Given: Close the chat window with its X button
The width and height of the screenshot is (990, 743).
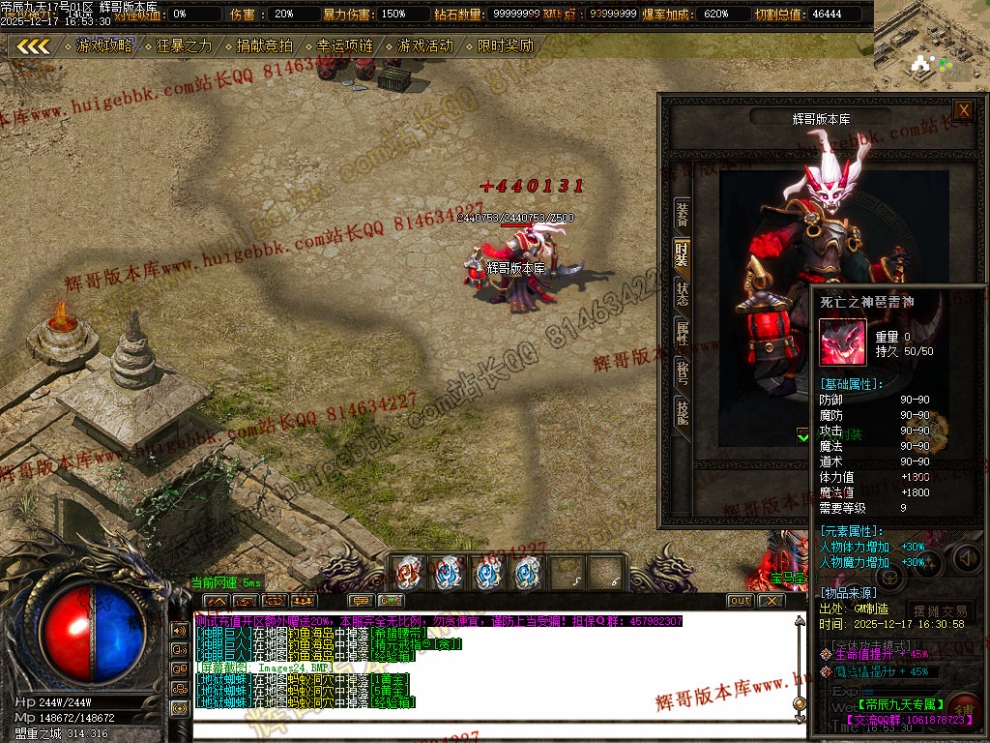Looking at the screenshot, I should [x=770, y=601].
